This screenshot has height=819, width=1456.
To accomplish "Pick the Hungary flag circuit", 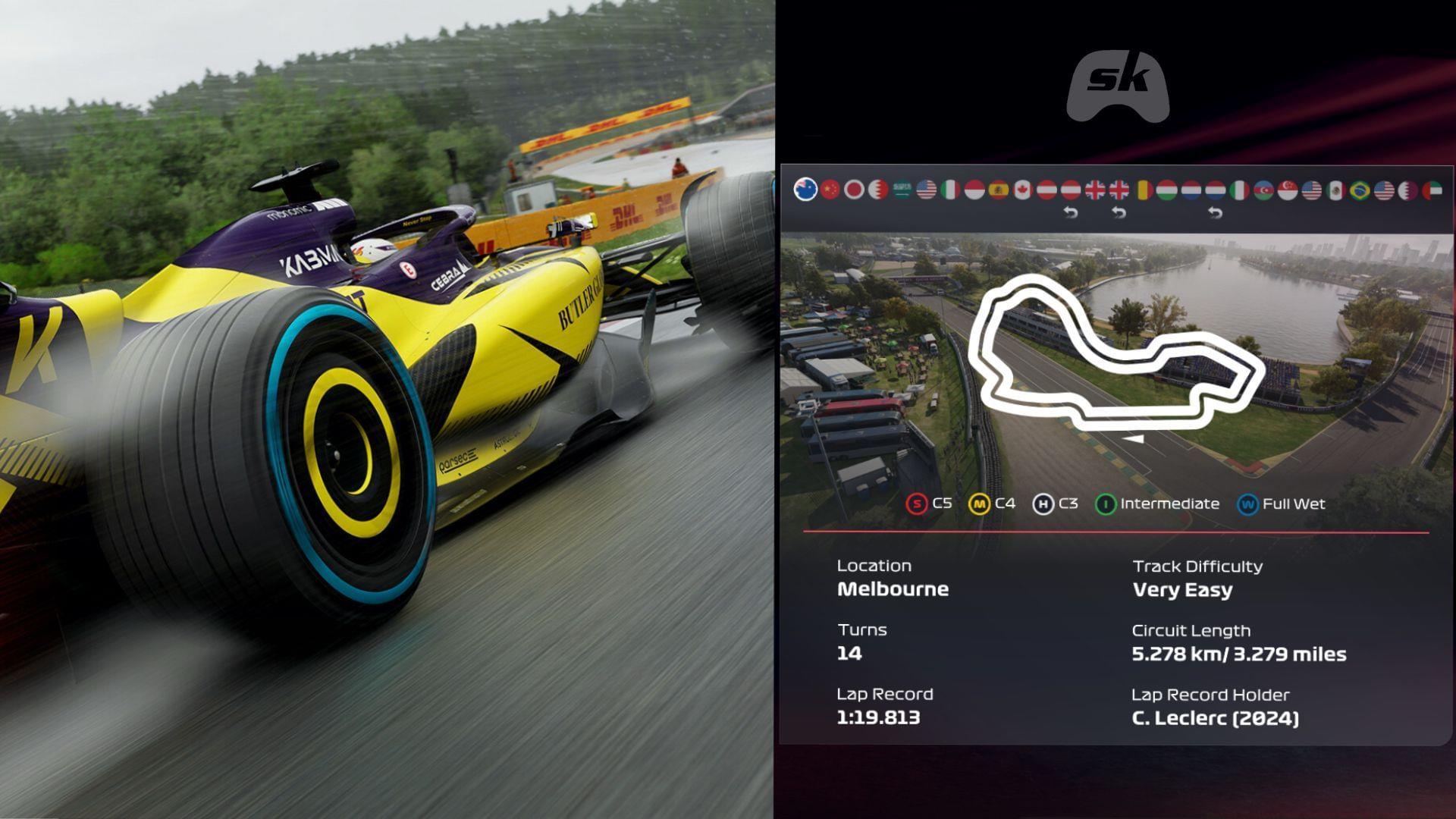I will [x=1167, y=190].
